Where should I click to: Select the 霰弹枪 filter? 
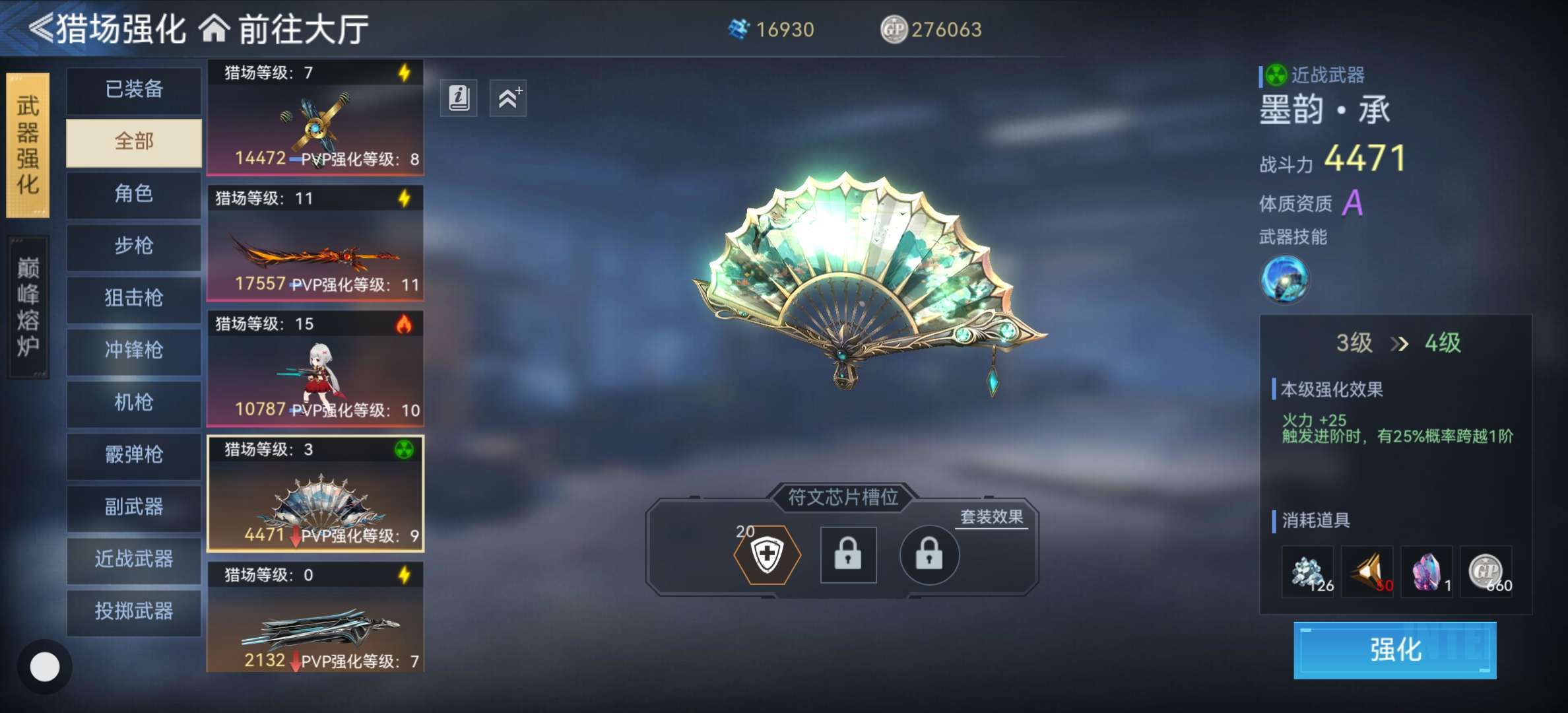134,454
